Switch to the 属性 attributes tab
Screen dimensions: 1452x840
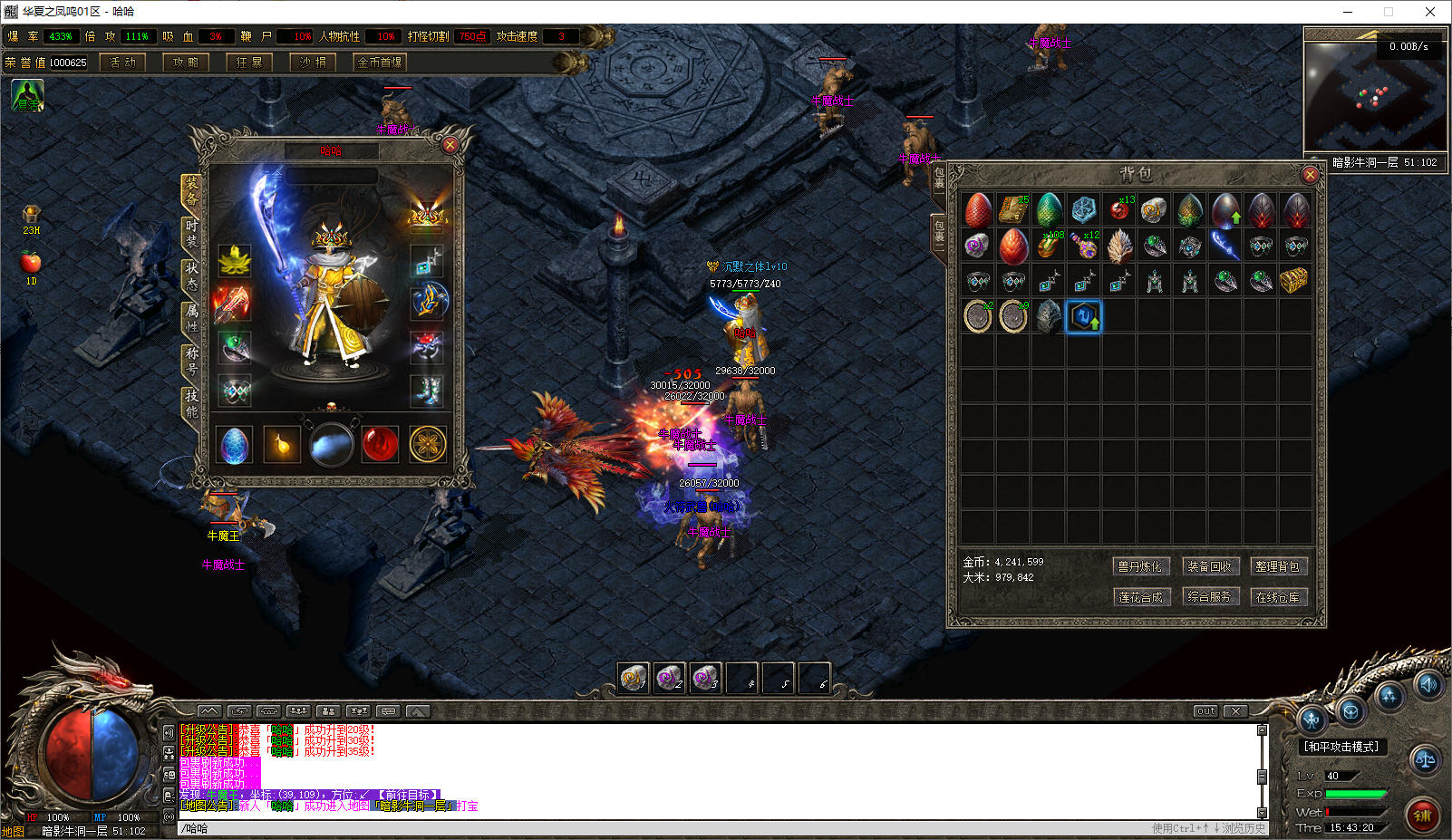point(191,317)
